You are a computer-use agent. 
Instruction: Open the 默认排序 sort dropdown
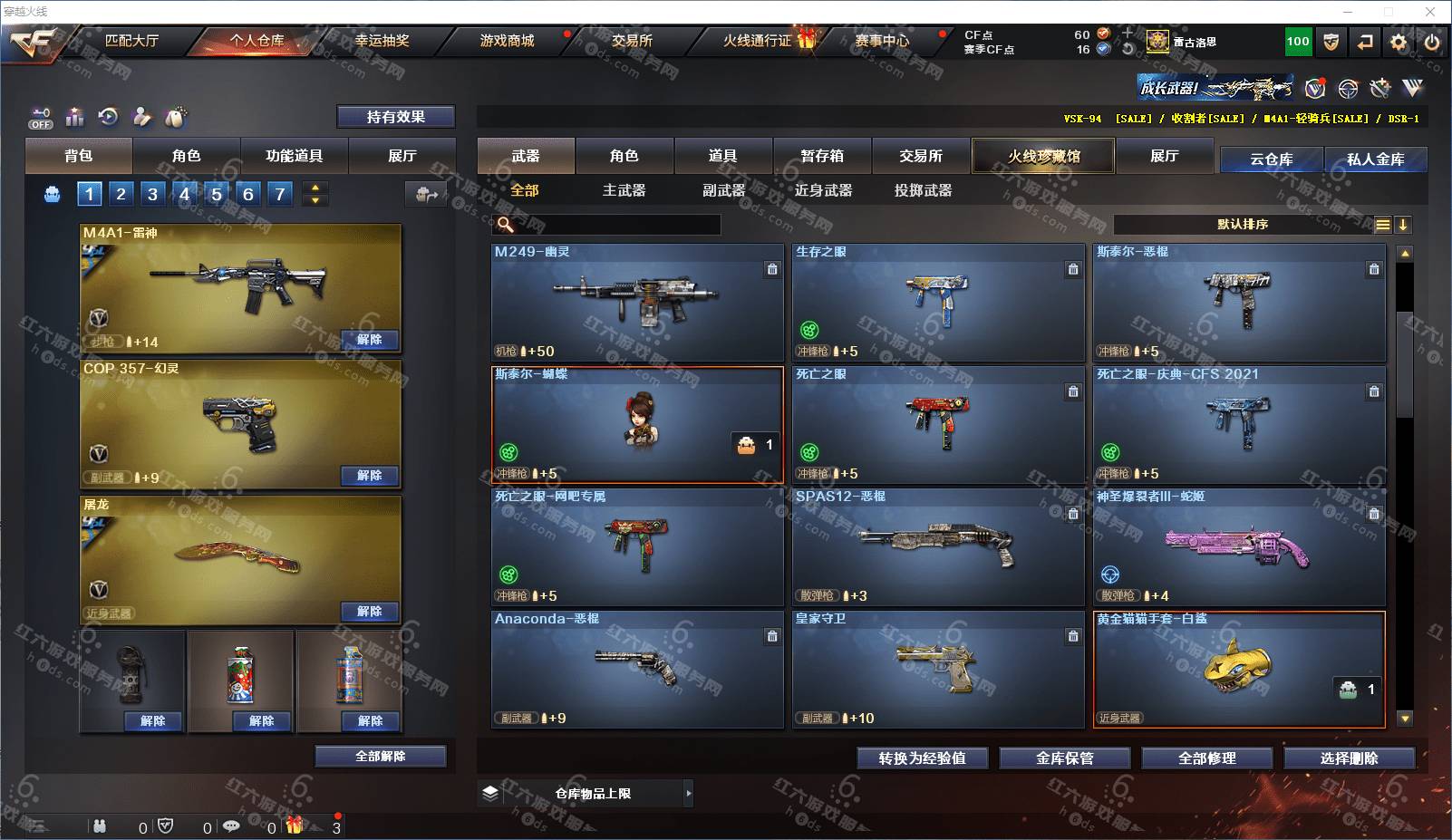1243,225
